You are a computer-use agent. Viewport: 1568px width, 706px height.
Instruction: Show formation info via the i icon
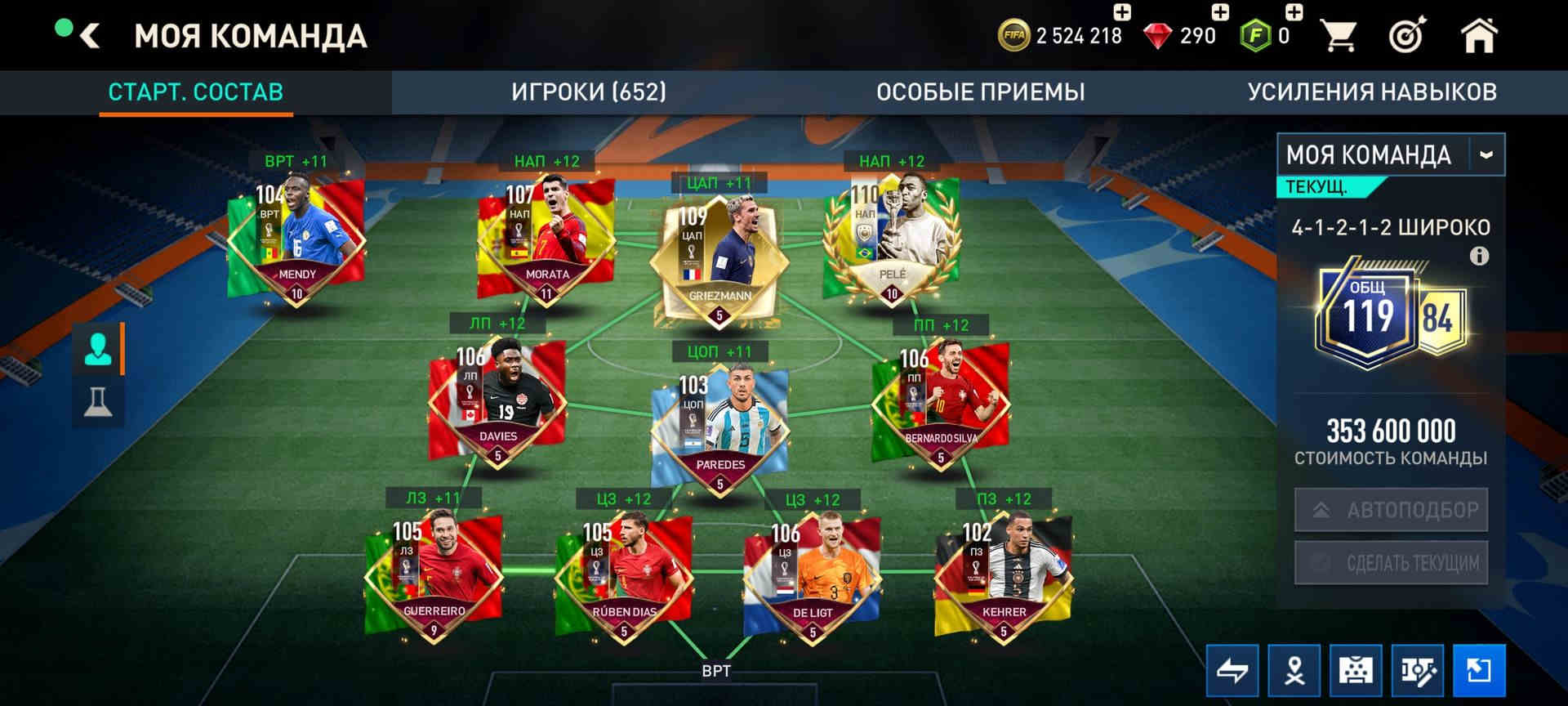point(1479,257)
